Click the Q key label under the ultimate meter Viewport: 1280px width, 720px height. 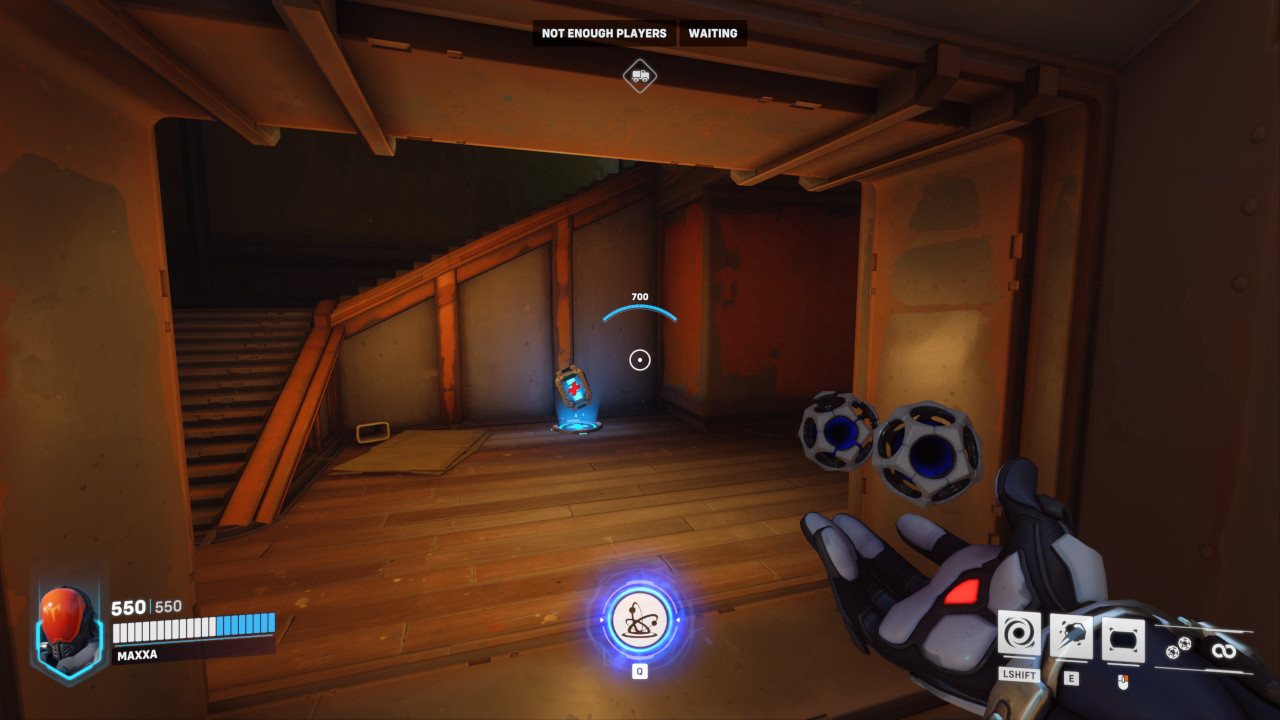tap(638, 669)
